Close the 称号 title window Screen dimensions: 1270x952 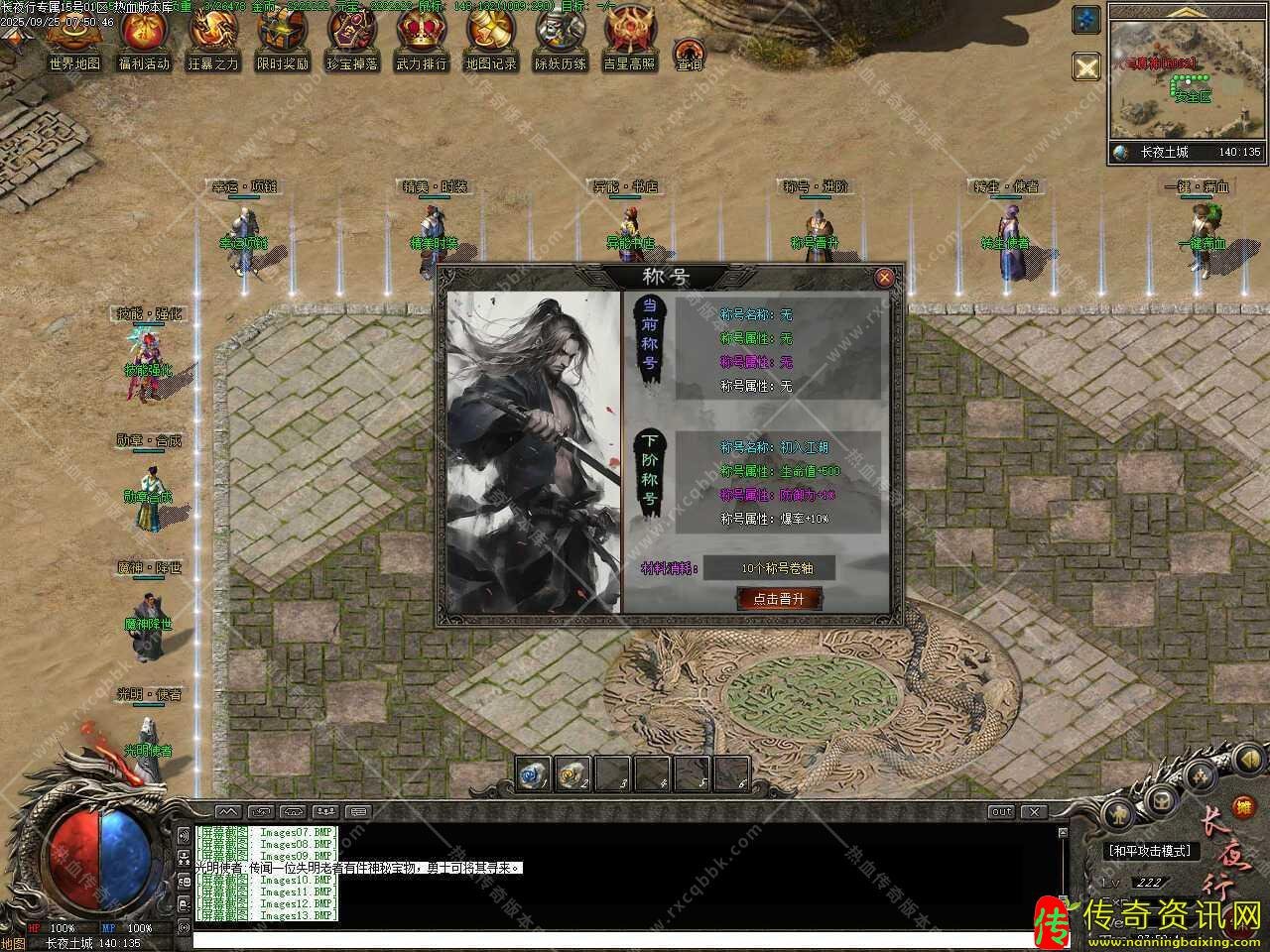(884, 278)
